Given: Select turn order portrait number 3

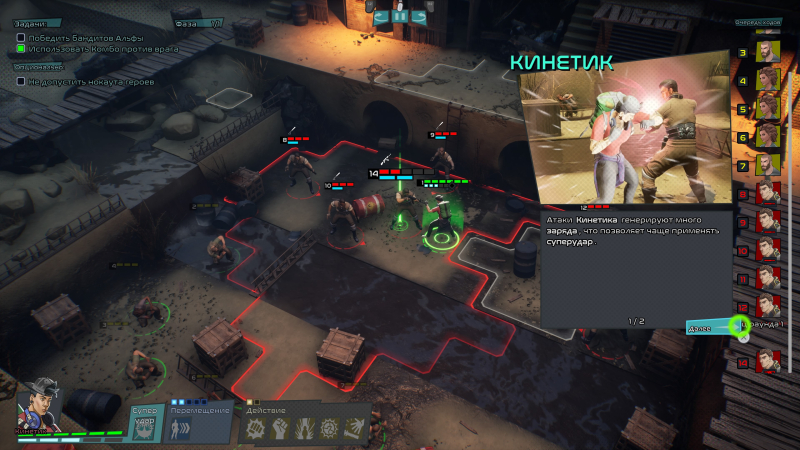Looking at the screenshot, I should coord(767,50).
